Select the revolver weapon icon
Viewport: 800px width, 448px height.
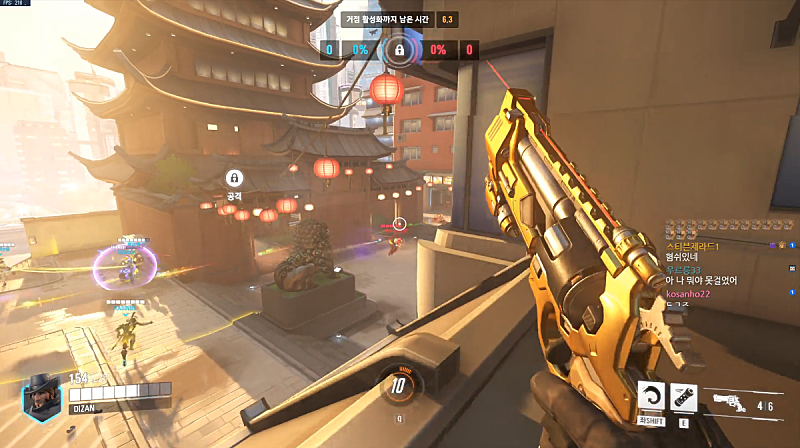tap(729, 403)
